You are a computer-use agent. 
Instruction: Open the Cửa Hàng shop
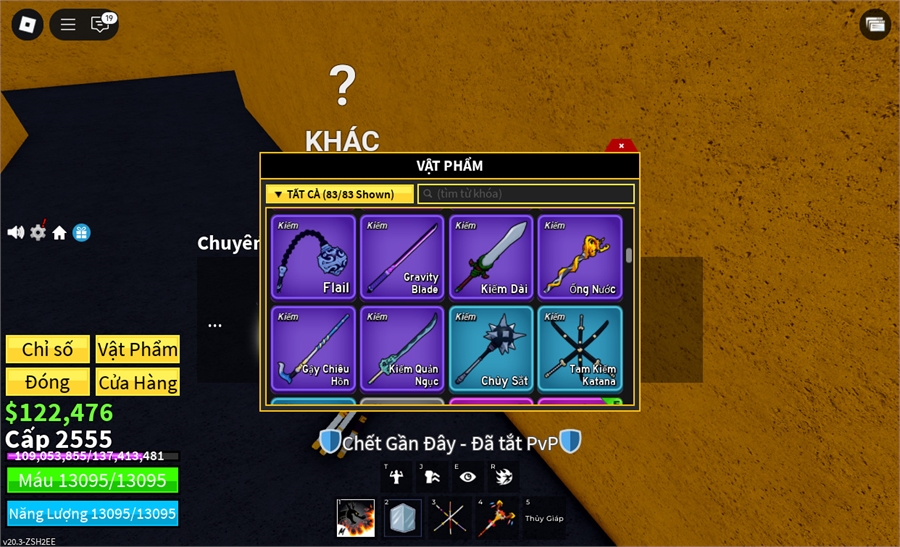(138, 382)
